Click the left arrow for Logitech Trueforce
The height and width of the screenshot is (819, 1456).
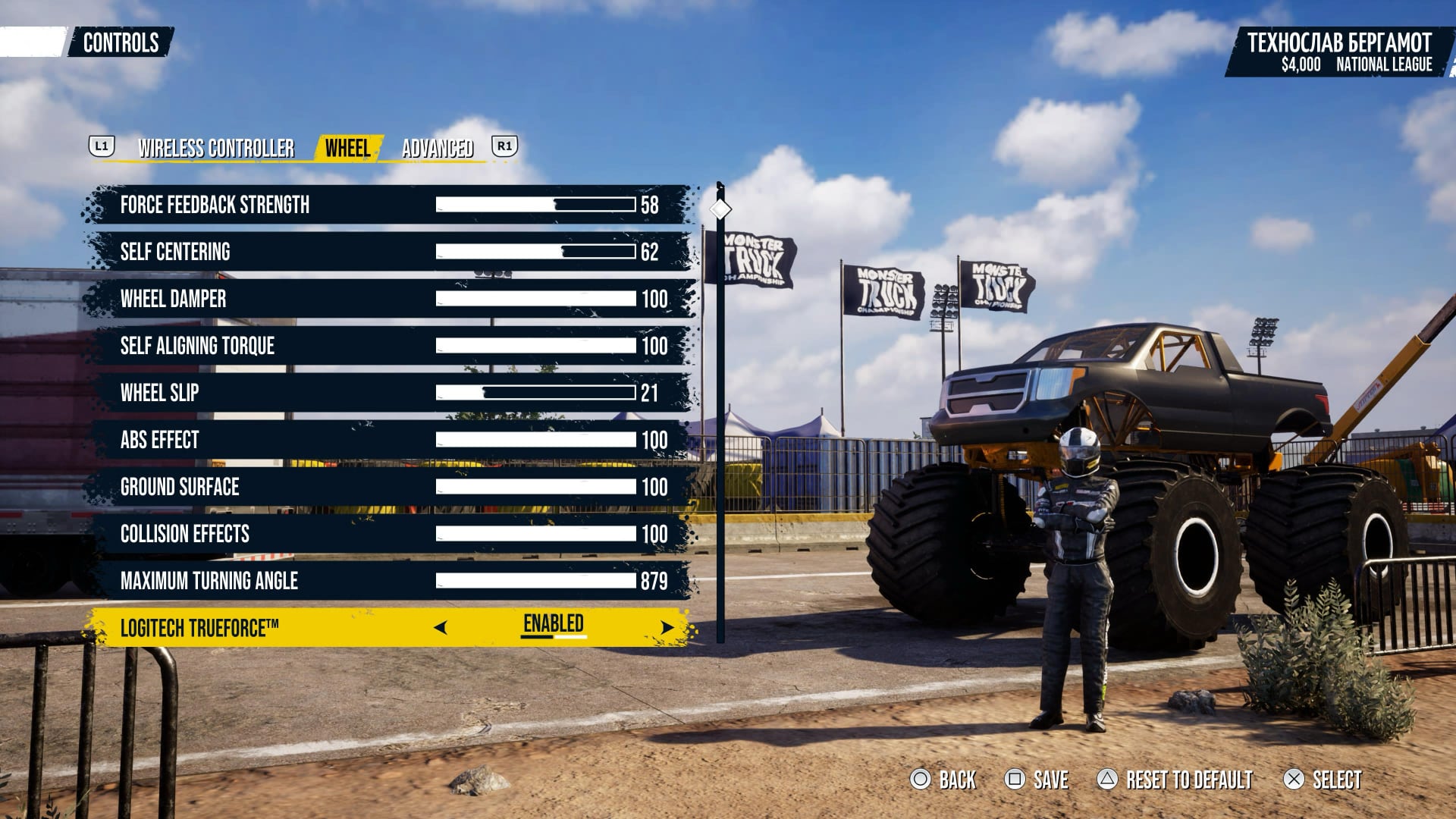pyautogui.click(x=441, y=627)
